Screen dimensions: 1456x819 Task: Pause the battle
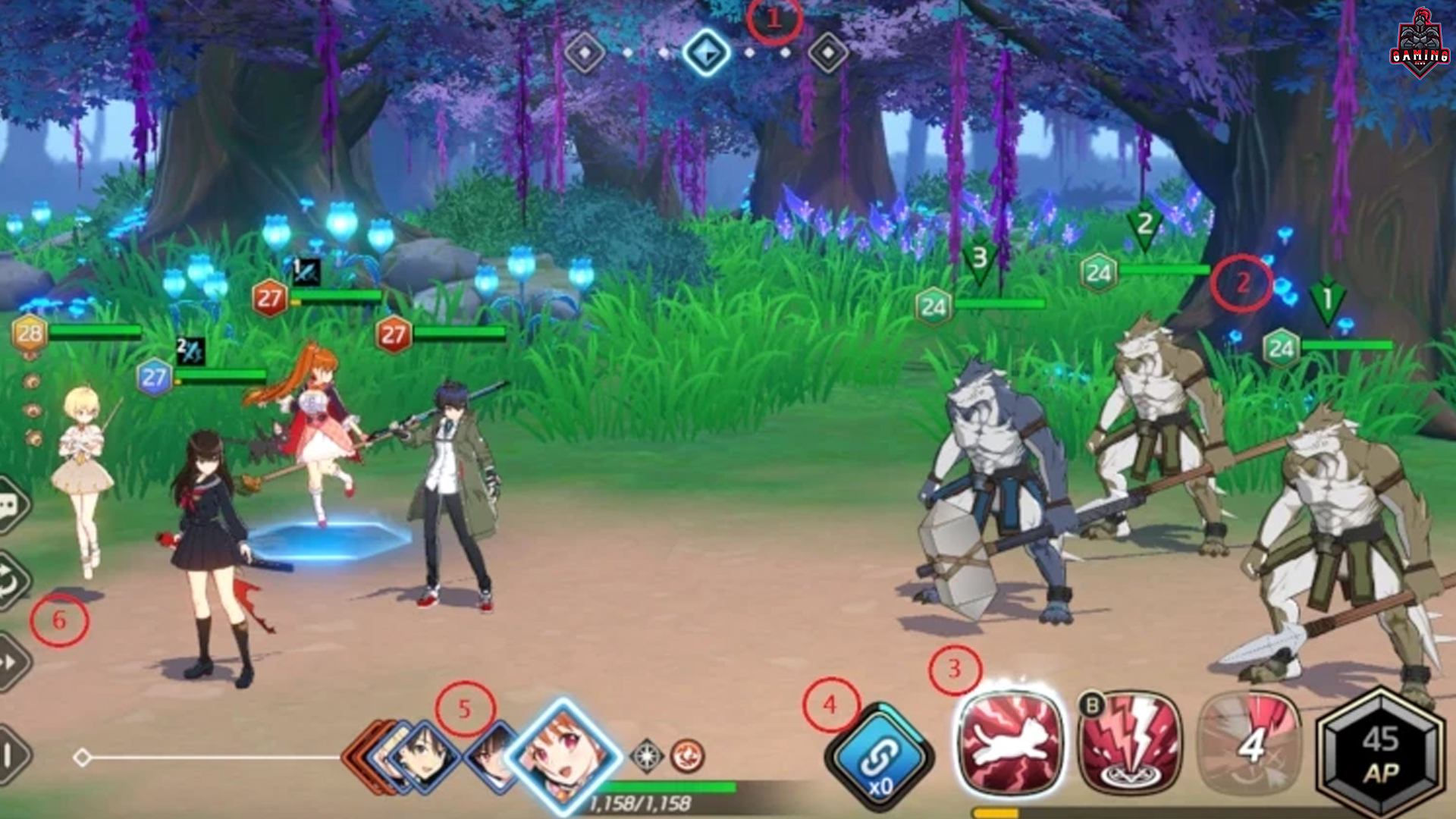(x=9, y=754)
